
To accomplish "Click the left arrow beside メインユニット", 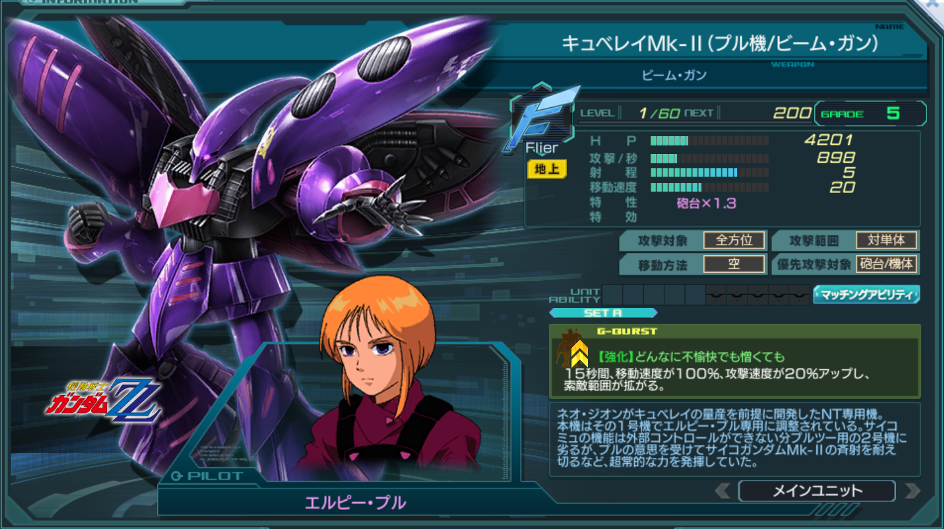I will pos(723,491).
